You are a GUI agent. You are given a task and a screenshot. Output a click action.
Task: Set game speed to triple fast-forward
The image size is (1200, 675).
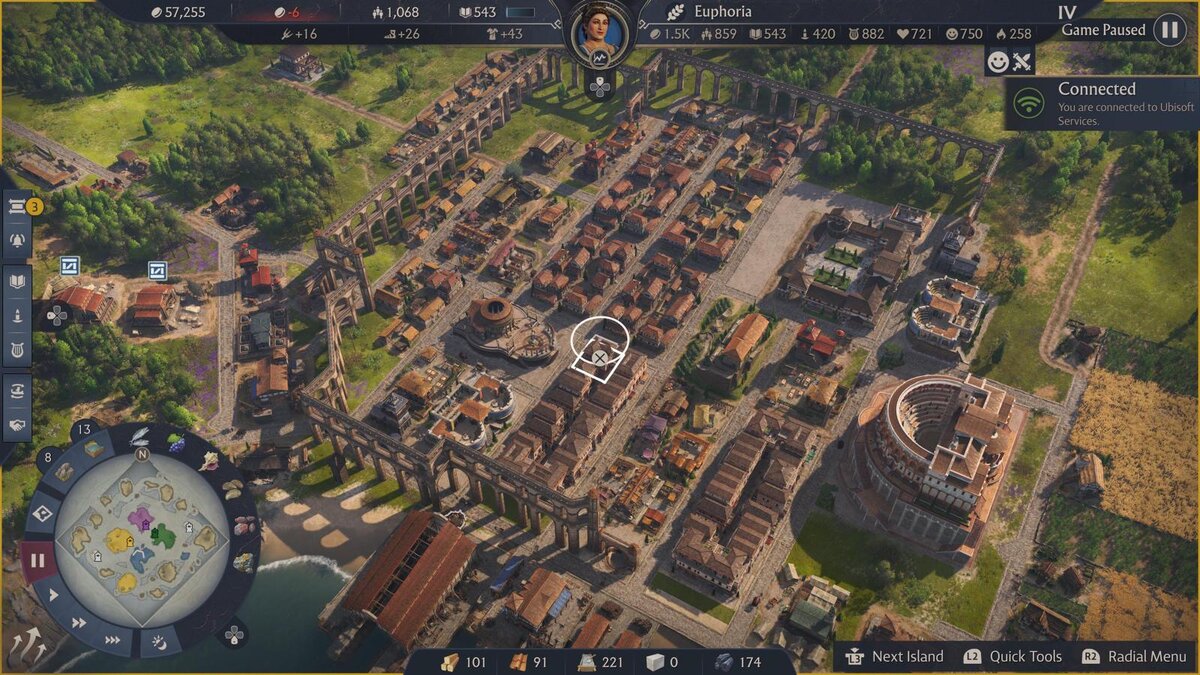click(113, 640)
